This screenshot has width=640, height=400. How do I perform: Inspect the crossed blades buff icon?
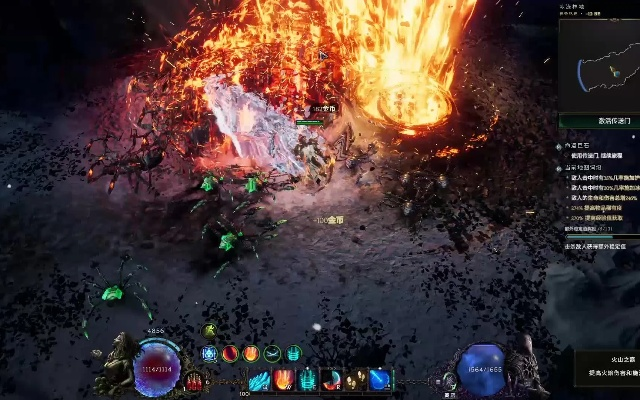coord(272,353)
